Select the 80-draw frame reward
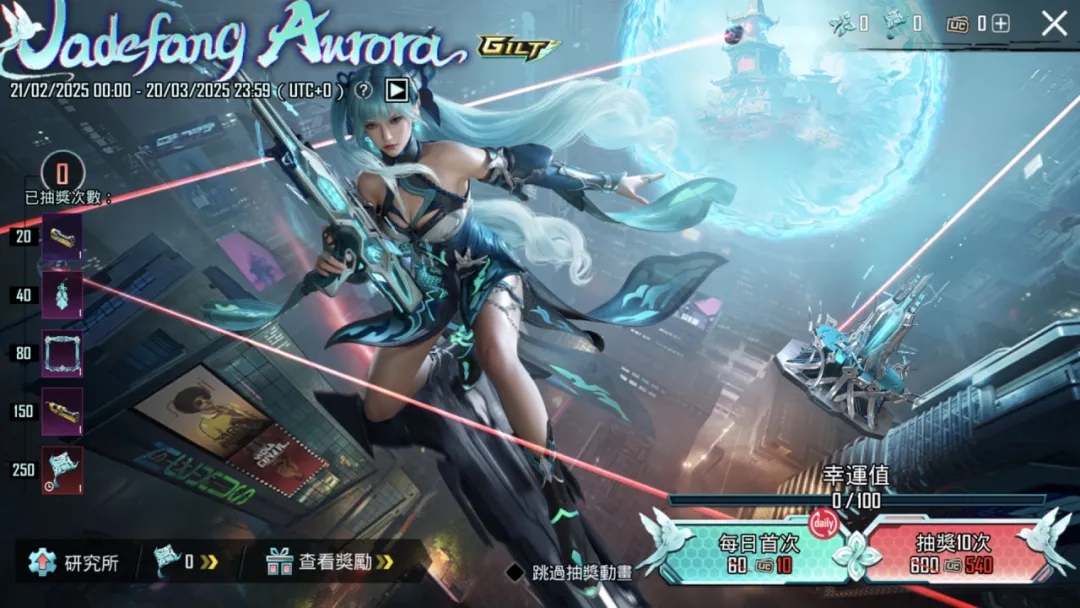This screenshot has height=608, width=1080. [62, 353]
